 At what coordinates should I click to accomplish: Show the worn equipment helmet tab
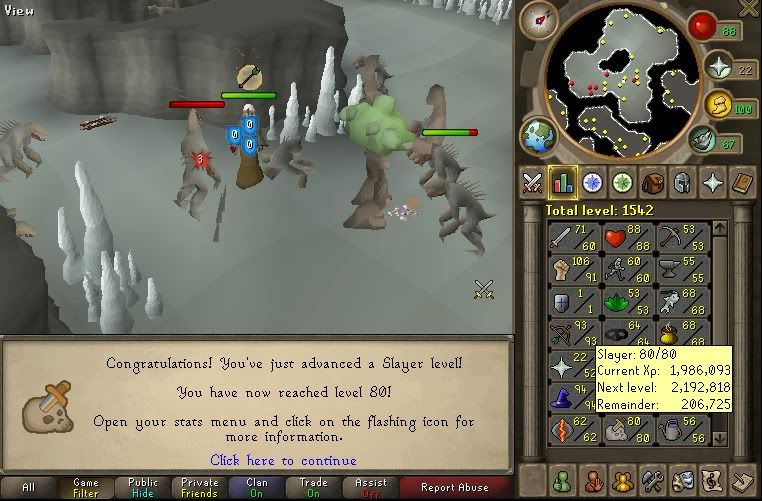click(x=681, y=183)
